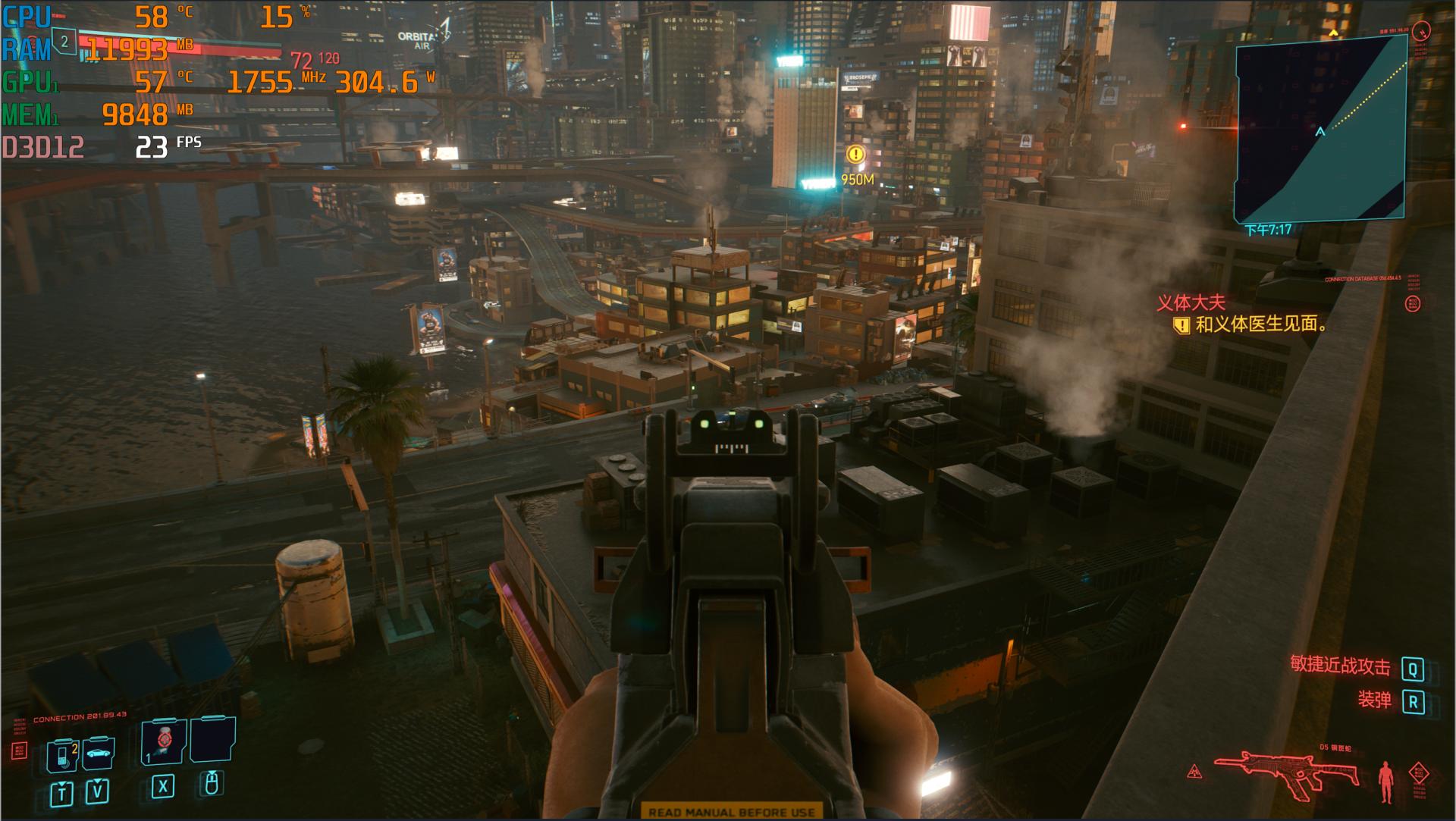Click the quest objective 和义体医生见面
This screenshot has height=821, width=1456.
pyautogui.click(x=1260, y=324)
